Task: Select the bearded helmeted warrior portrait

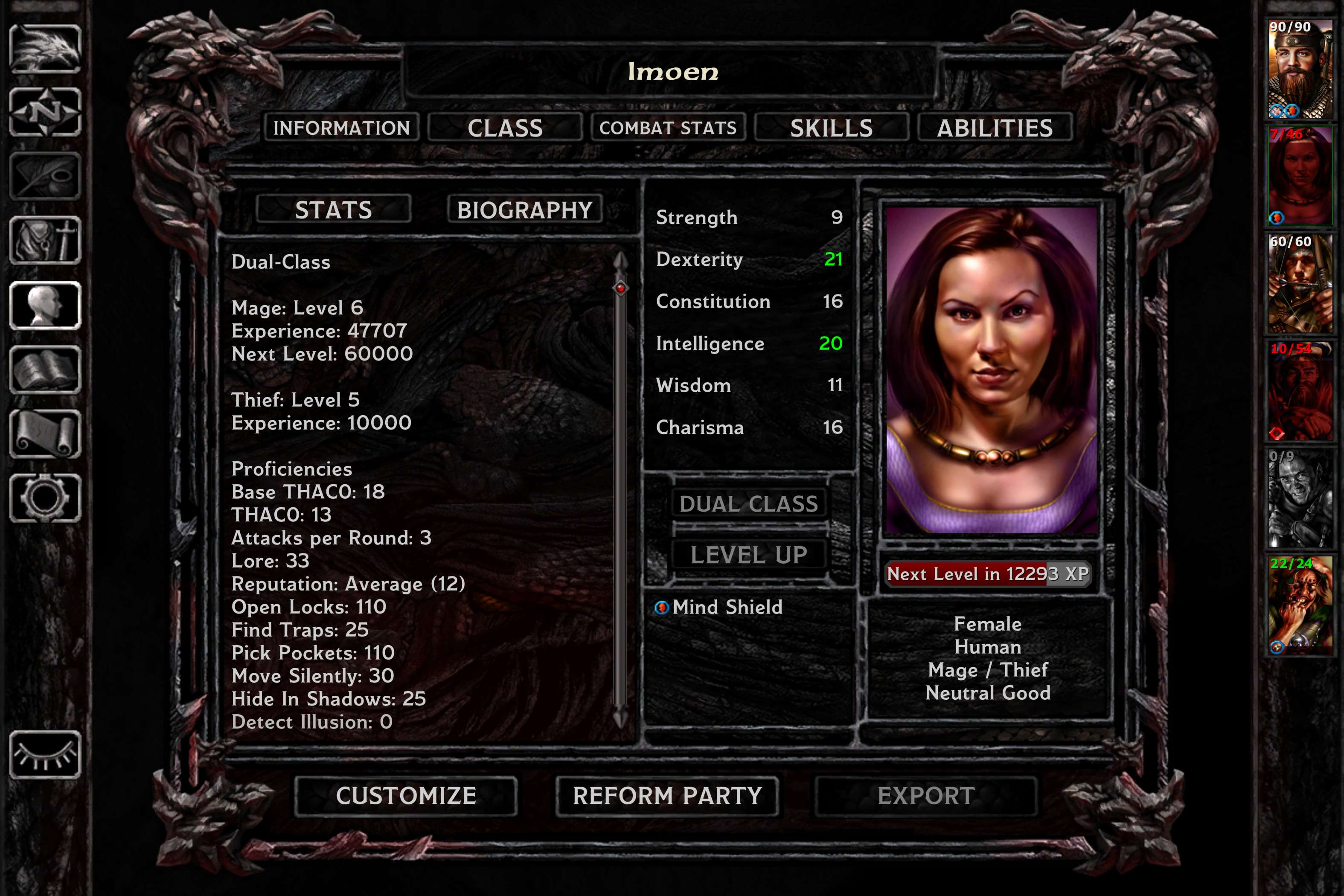Action: pyautogui.click(x=1300, y=69)
